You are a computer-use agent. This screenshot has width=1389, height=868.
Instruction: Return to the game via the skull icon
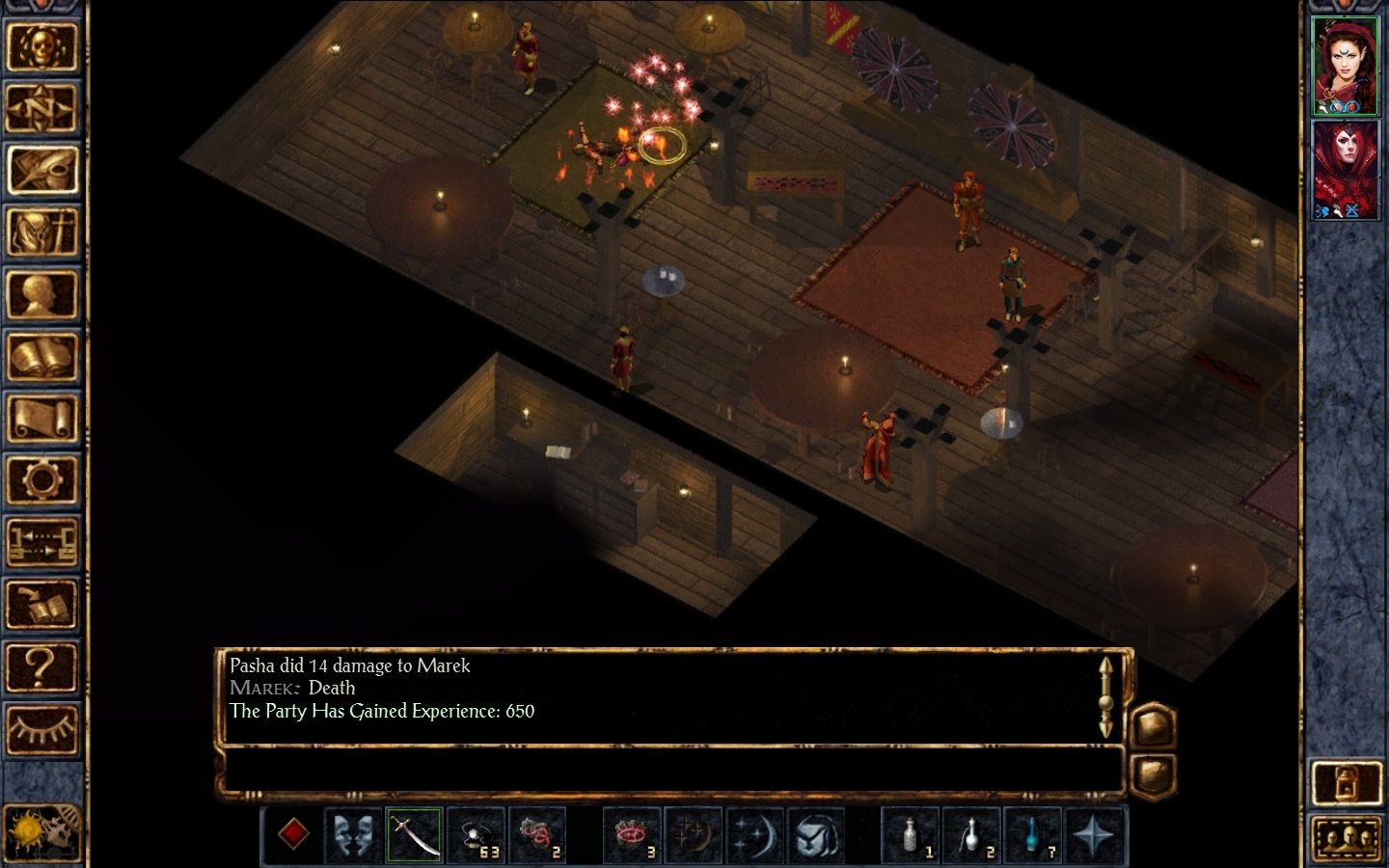(x=44, y=48)
